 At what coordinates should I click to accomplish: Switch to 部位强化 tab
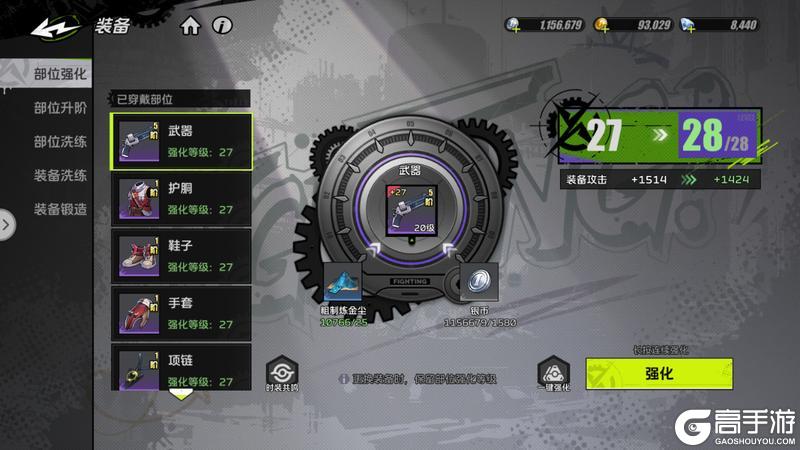[60, 73]
